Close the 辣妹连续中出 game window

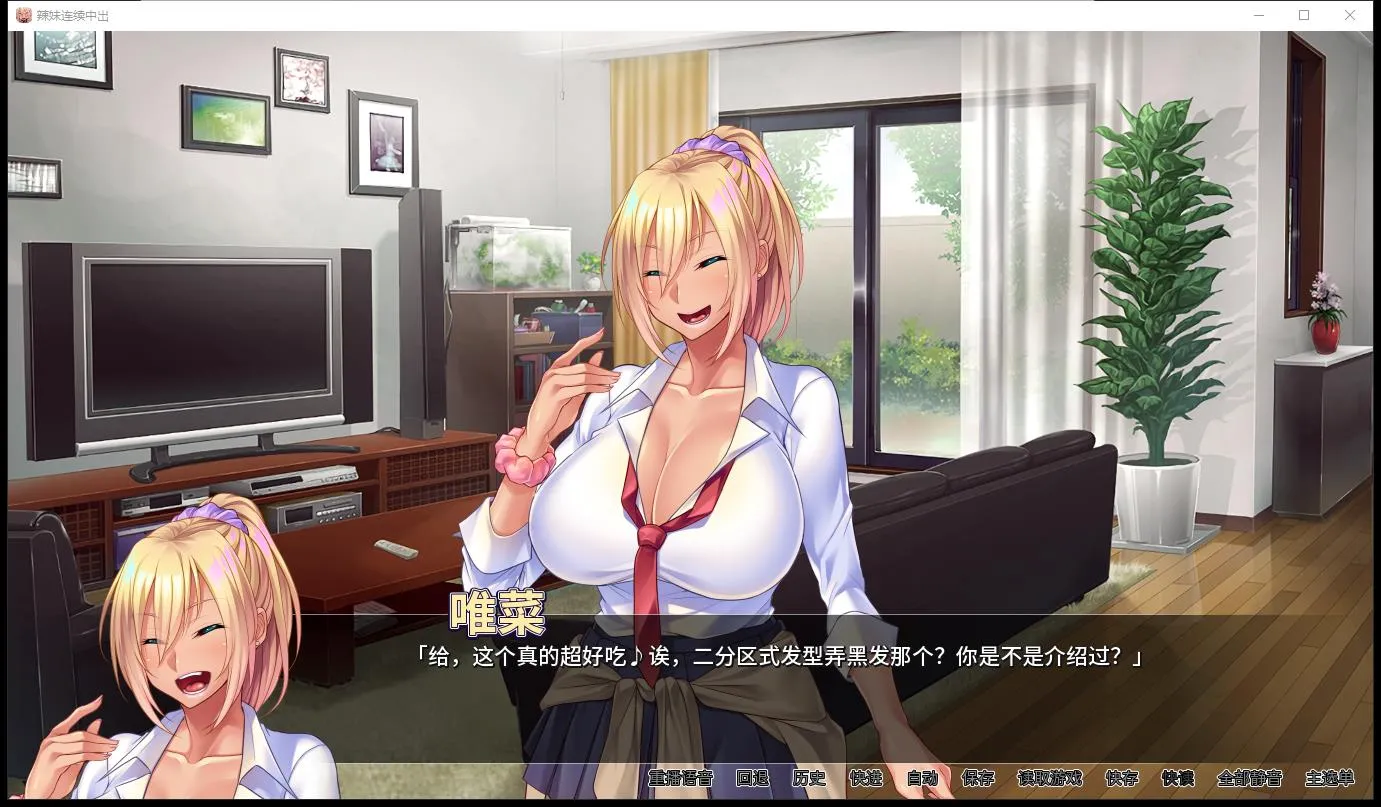(x=1350, y=15)
